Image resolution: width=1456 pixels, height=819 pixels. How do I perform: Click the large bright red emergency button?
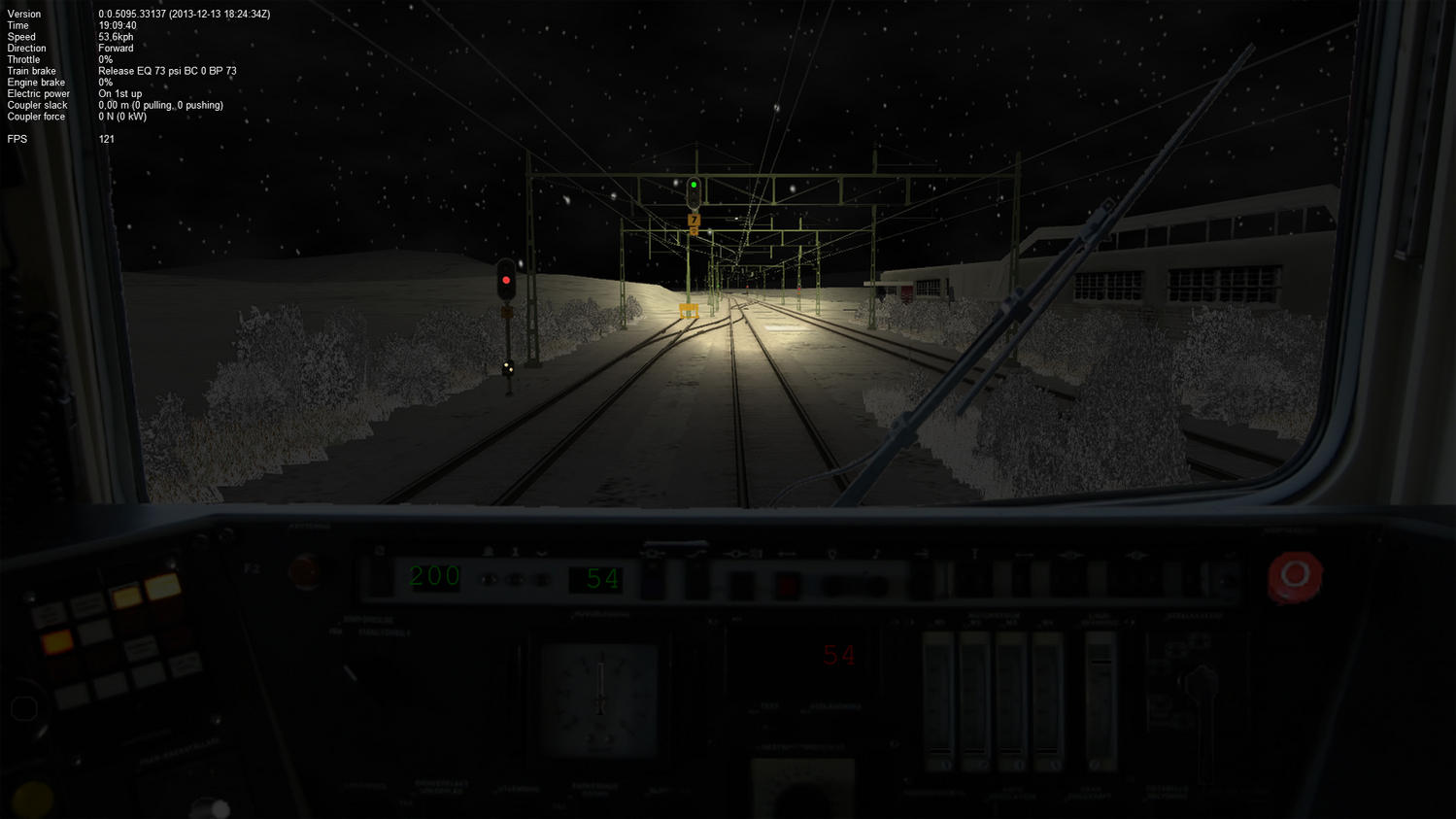pyautogui.click(x=1294, y=575)
